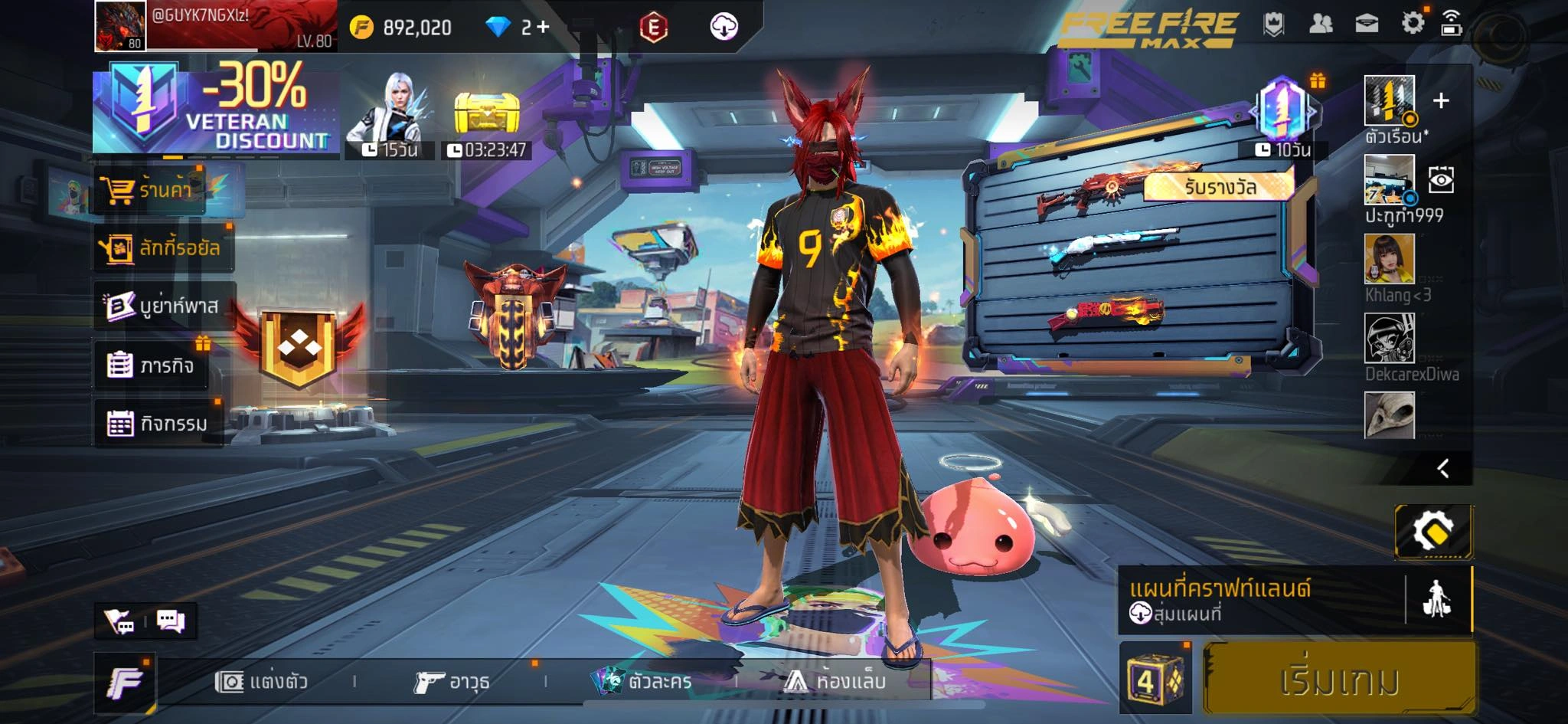Start the match with the เริ่มเกม button
Viewport: 1568px width, 724px height.
pyautogui.click(x=1338, y=679)
